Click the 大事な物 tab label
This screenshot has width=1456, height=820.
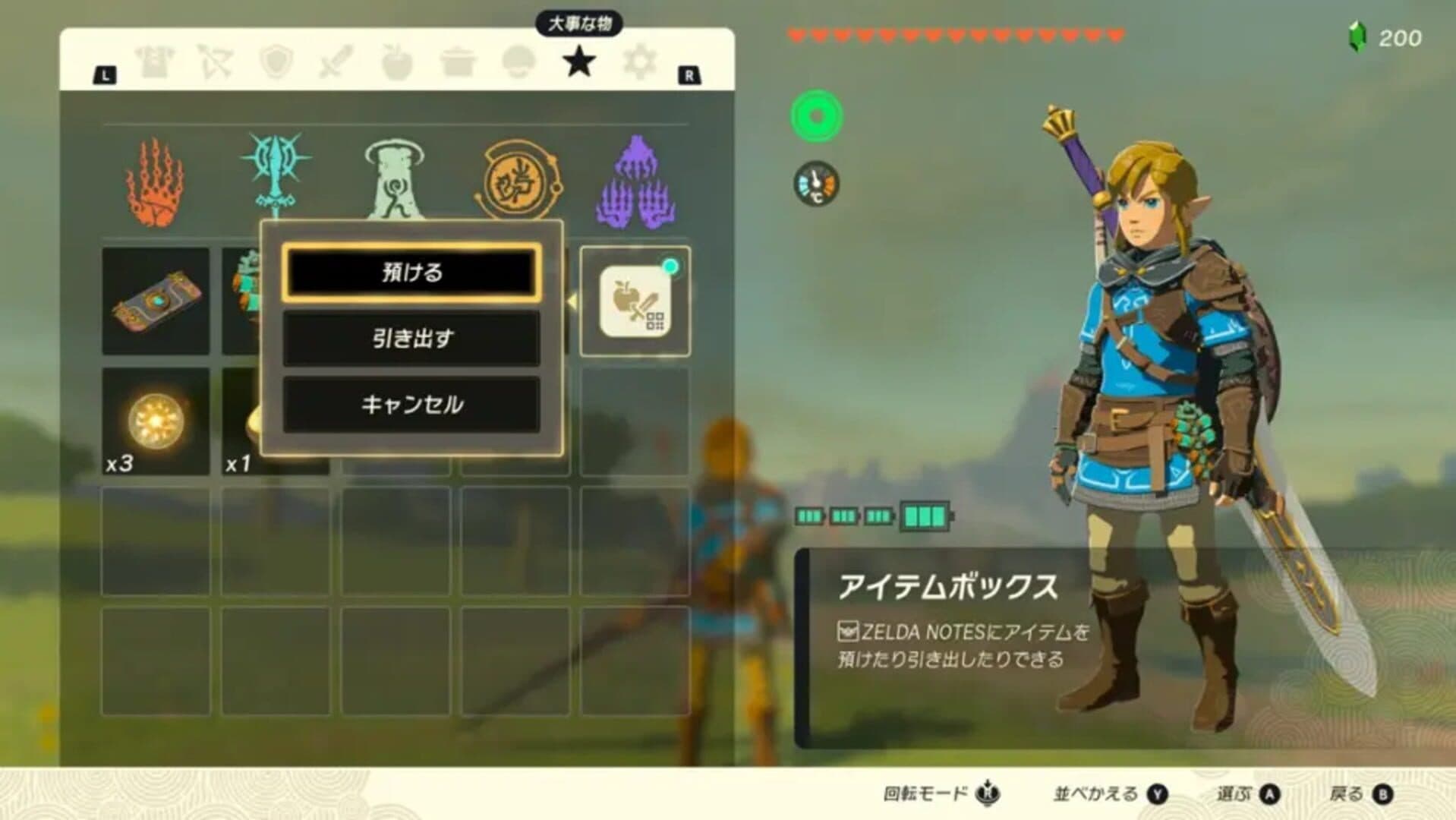coord(579,24)
